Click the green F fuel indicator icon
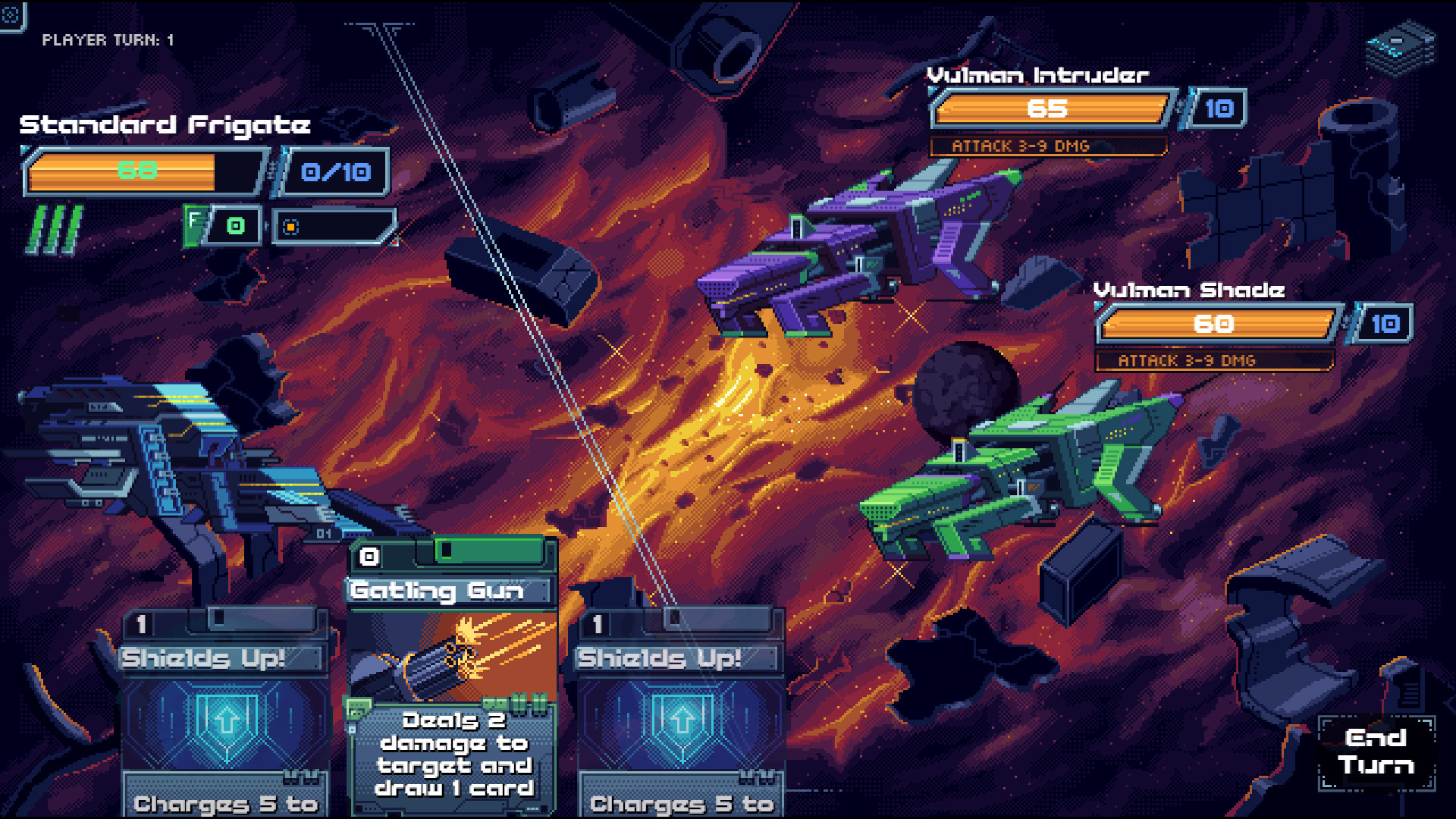The width and height of the screenshot is (1456, 819). (x=195, y=223)
